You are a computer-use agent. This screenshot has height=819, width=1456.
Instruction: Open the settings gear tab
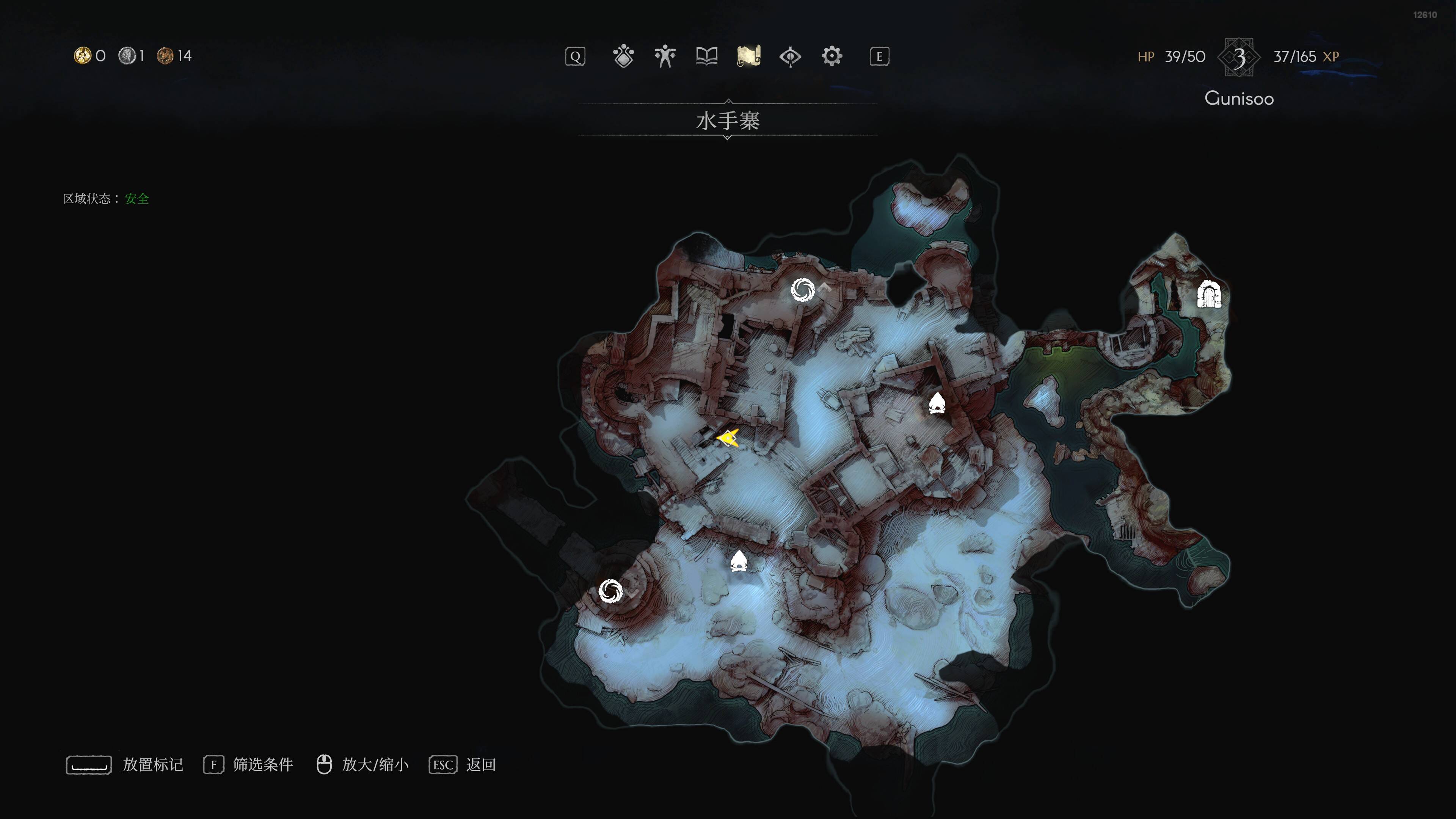pos(832,56)
